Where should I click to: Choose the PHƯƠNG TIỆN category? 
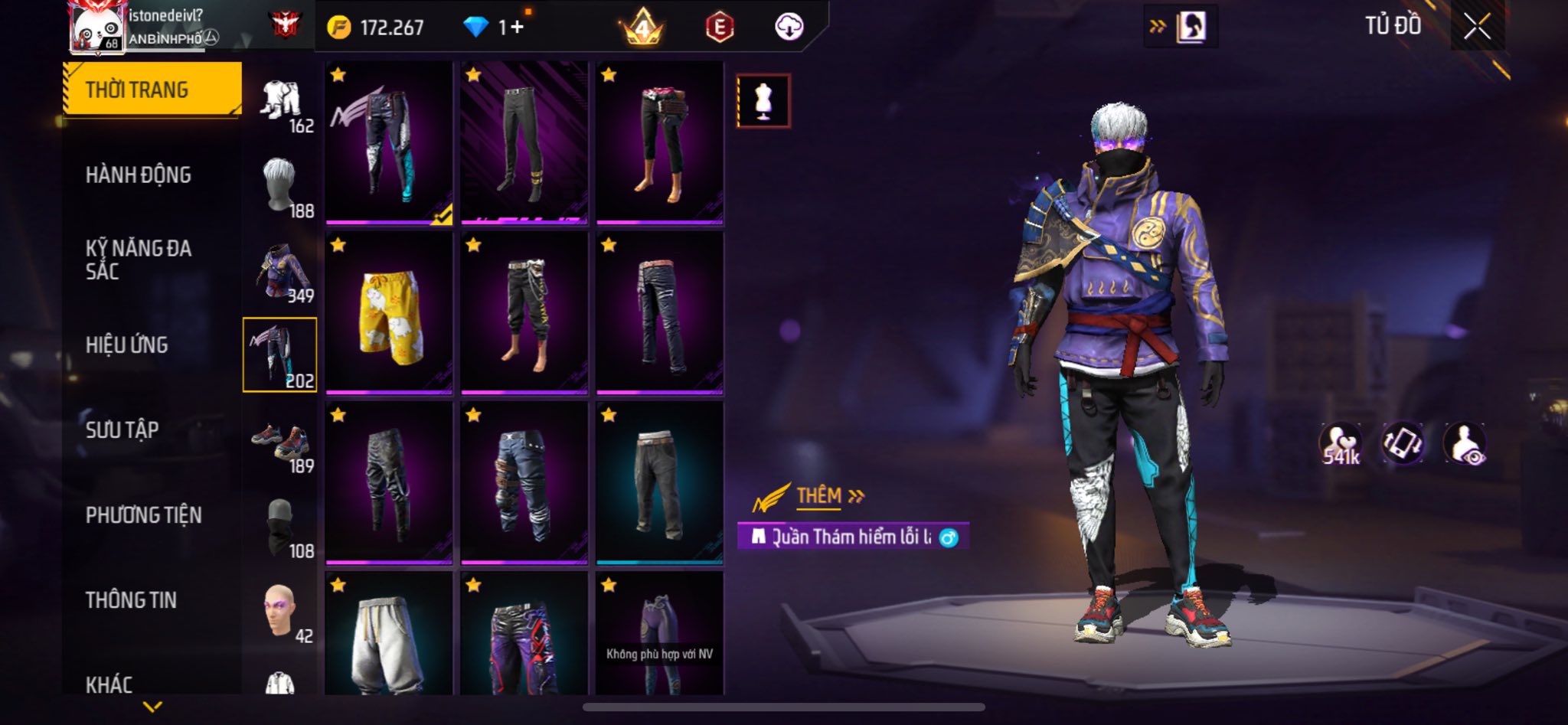tap(144, 515)
